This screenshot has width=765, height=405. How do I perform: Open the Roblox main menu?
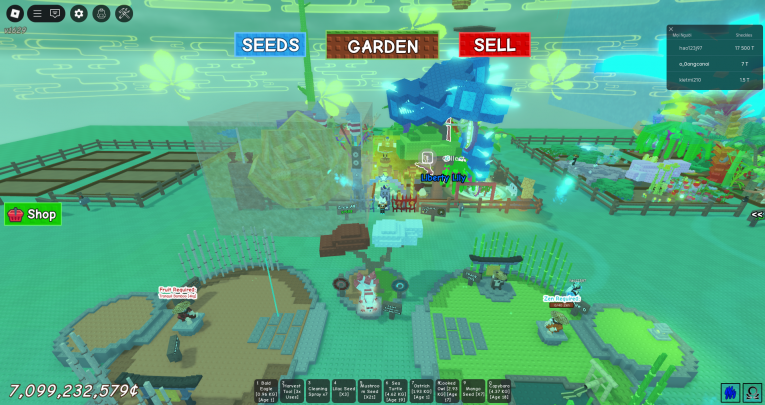pos(11,14)
